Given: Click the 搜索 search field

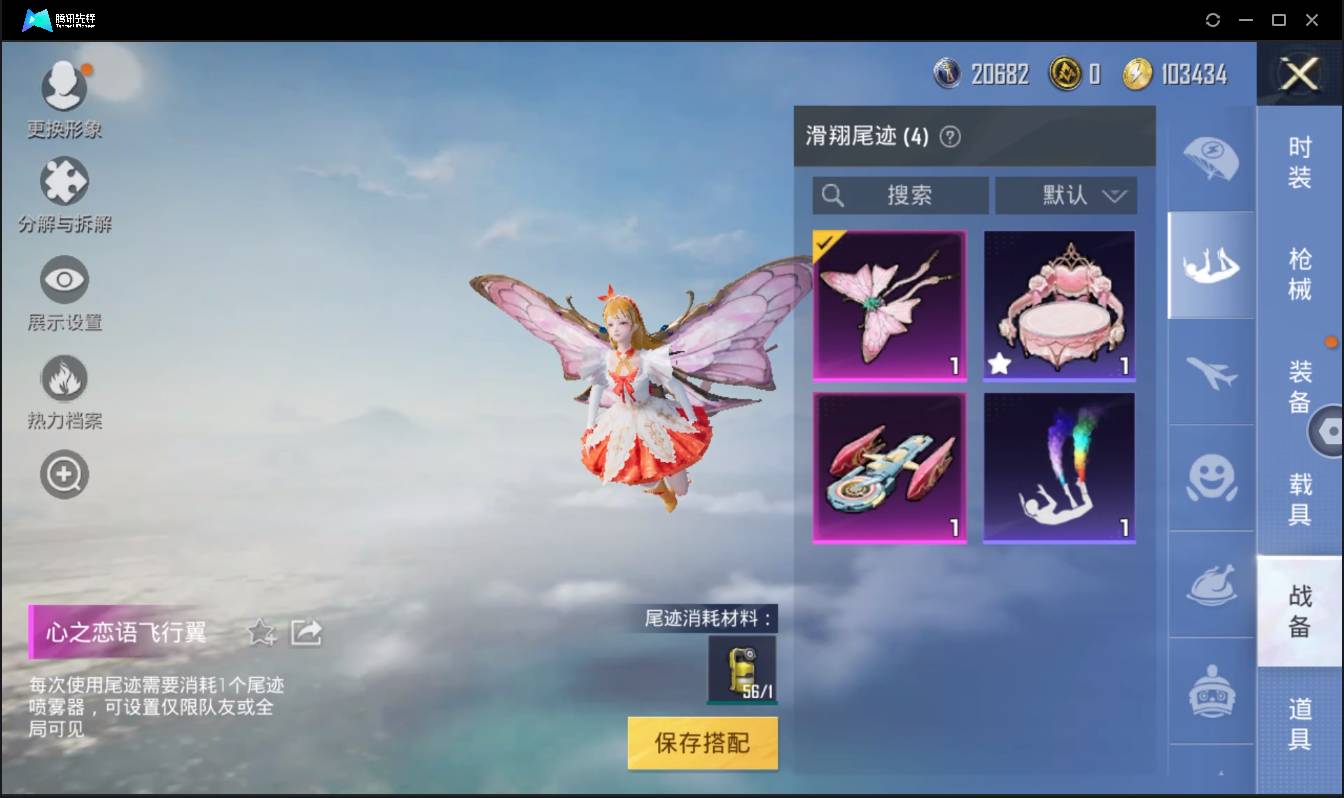Looking at the screenshot, I should point(898,195).
